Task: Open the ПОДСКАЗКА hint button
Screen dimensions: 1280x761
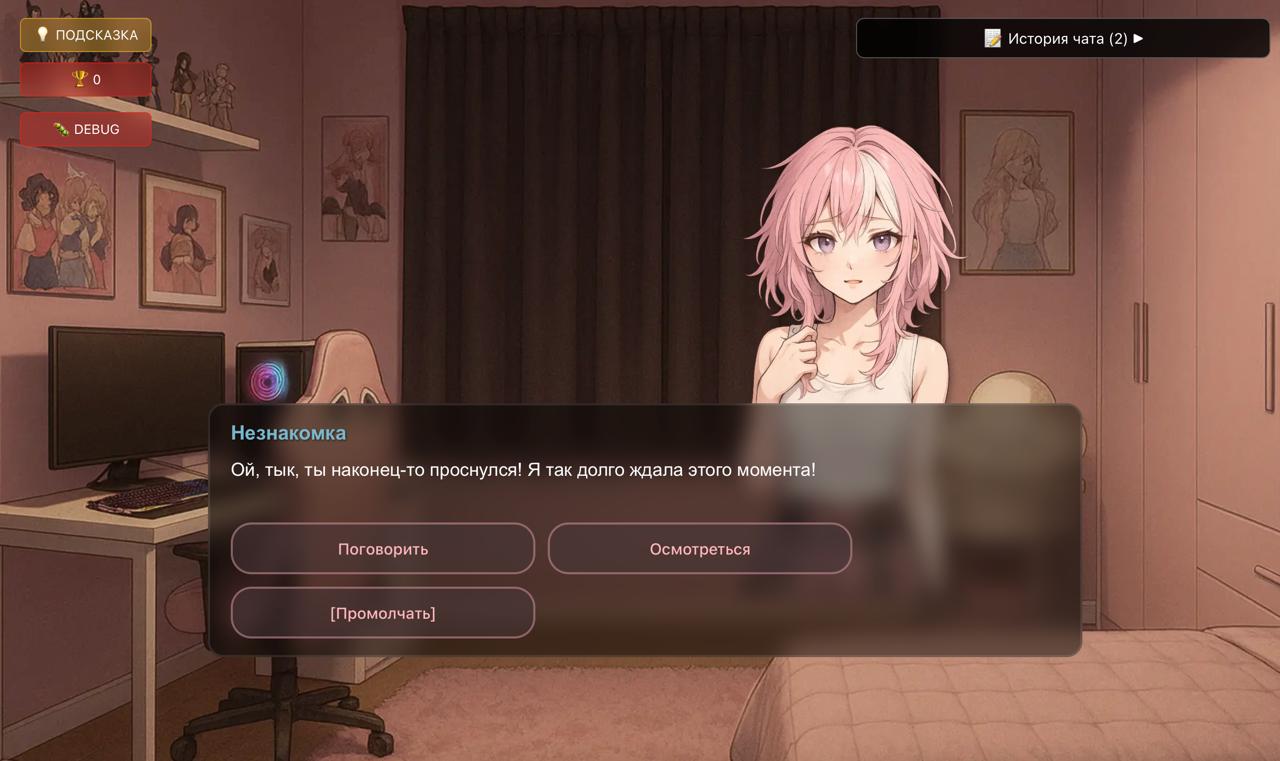Action: point(86,35)
